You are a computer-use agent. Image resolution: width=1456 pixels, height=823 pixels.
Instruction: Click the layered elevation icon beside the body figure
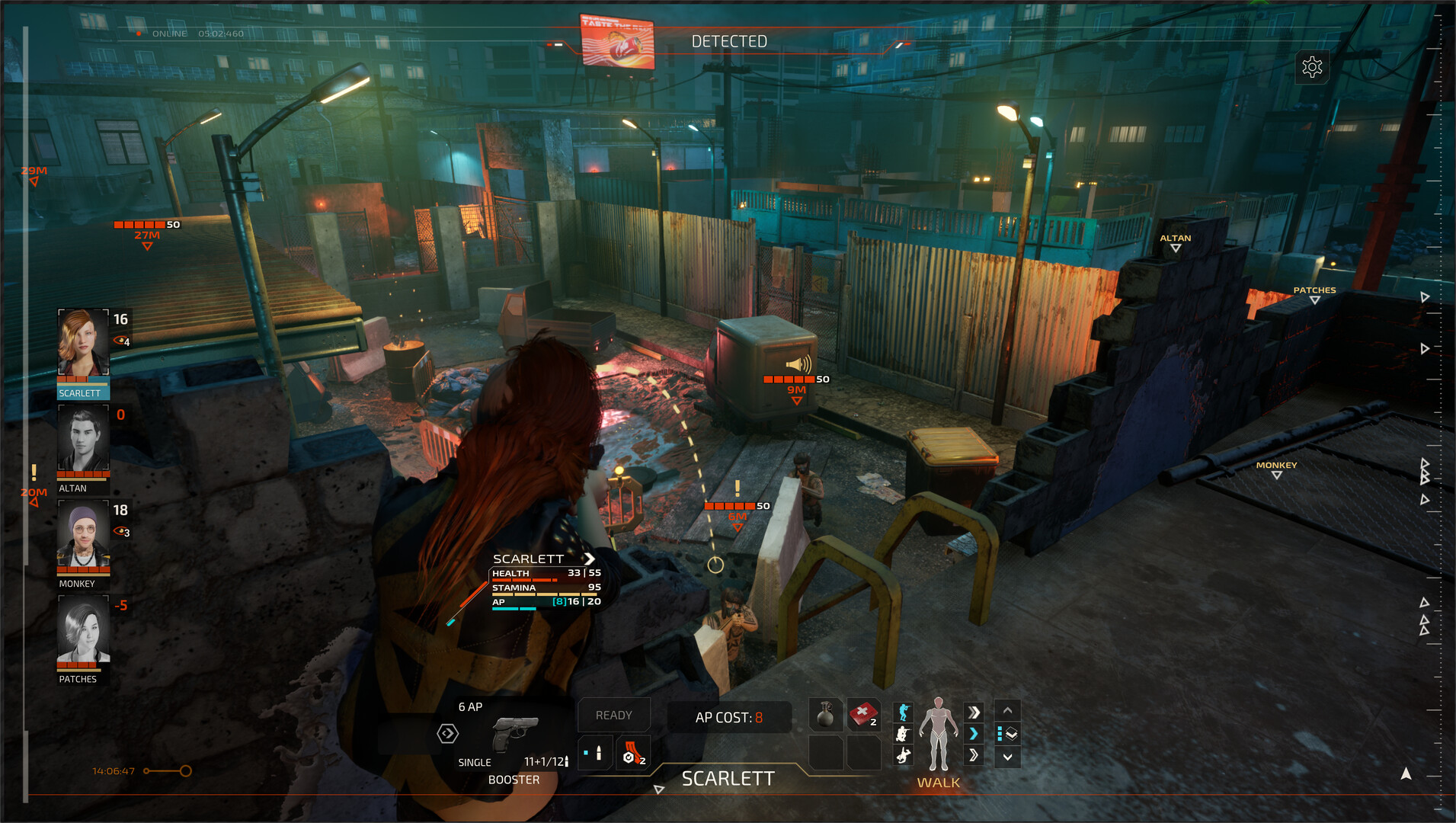[1009, 735]
